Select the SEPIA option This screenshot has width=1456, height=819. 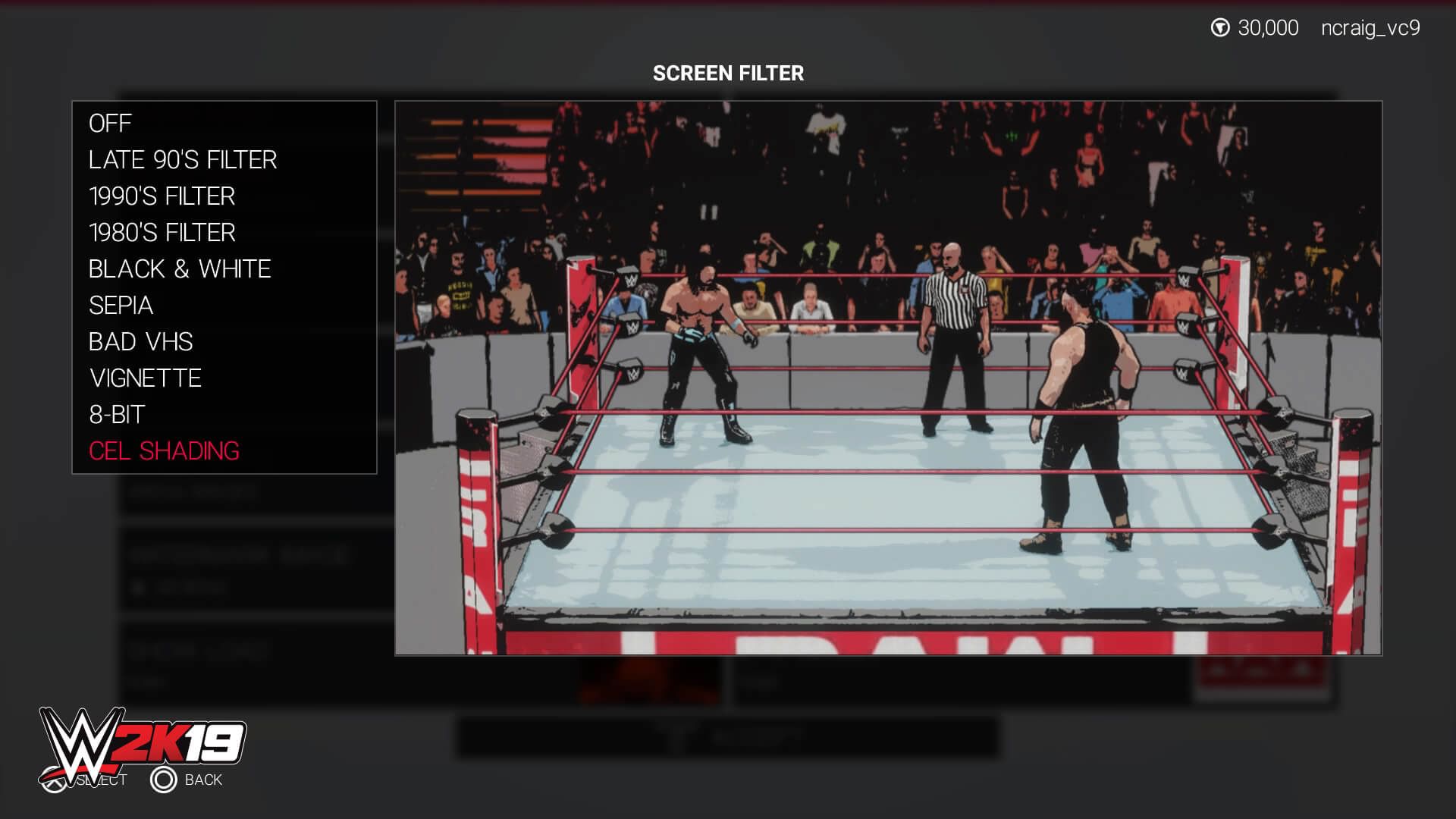[121, 305]
